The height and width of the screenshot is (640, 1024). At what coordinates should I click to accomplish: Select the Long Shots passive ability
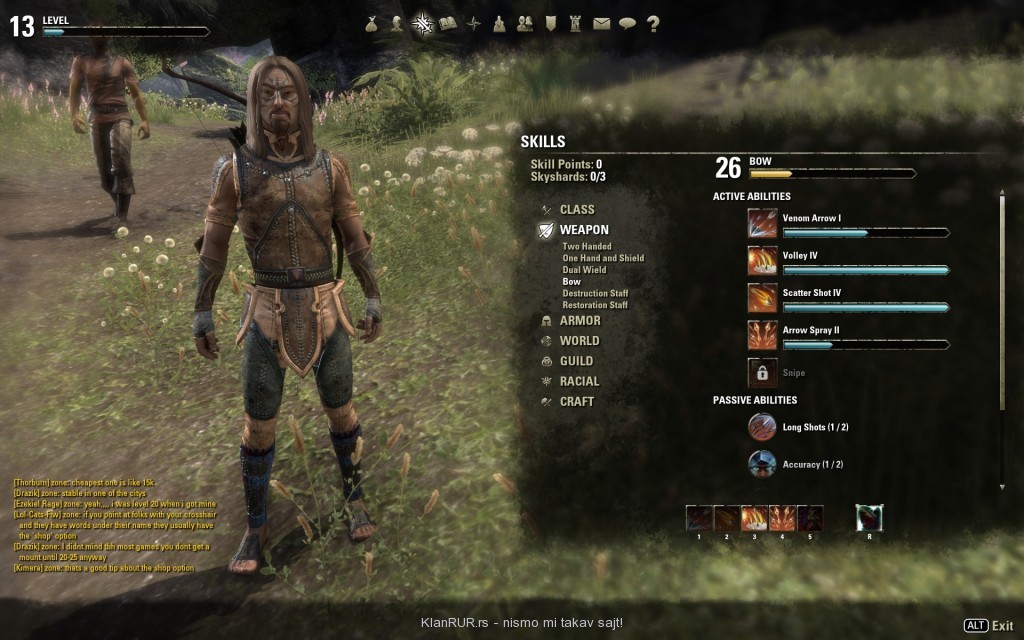pos(762,427)
